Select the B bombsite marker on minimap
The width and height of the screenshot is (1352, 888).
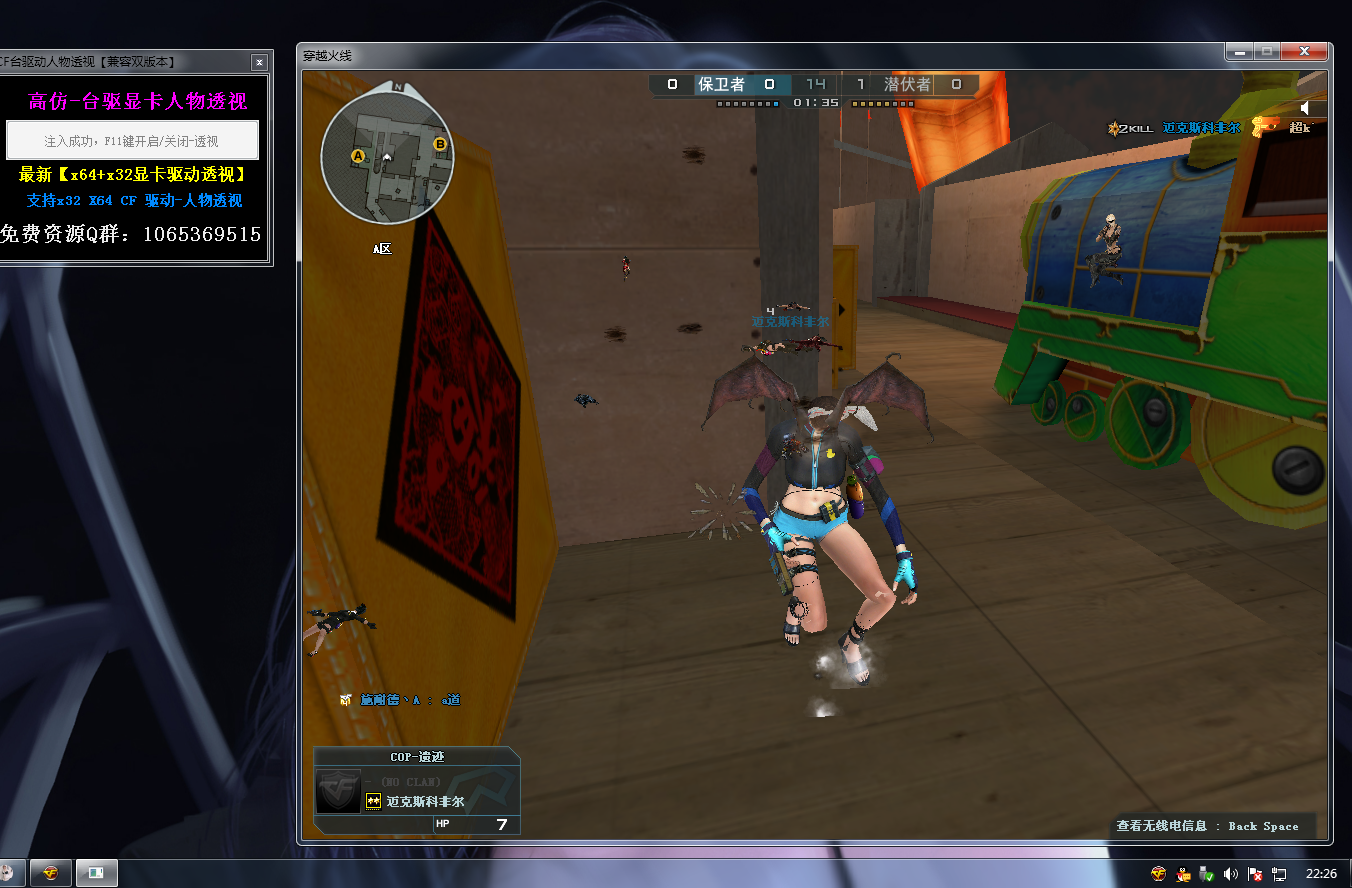click(x=439, y=145)
